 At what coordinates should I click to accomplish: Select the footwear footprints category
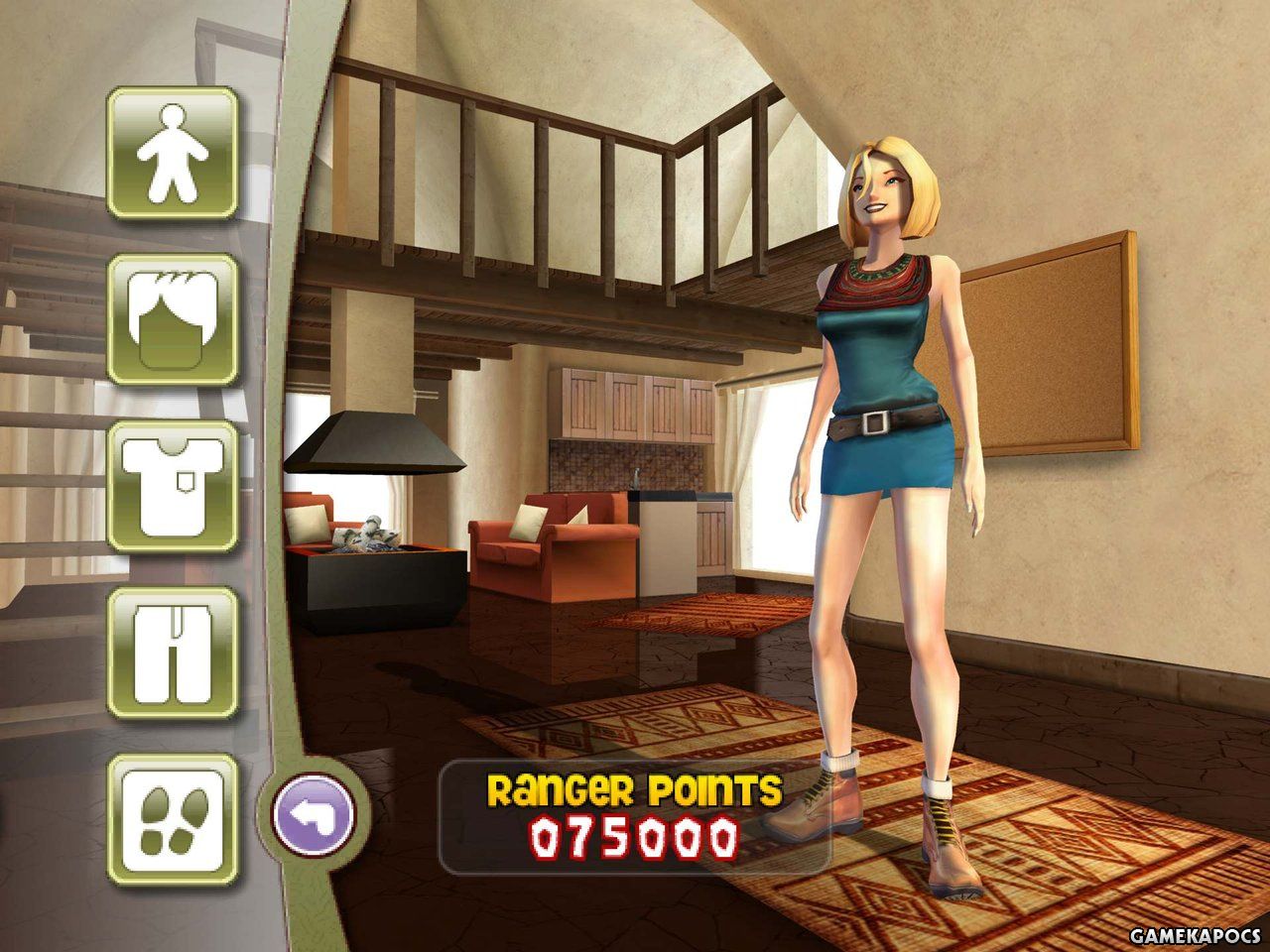click(x=172, y=819)
